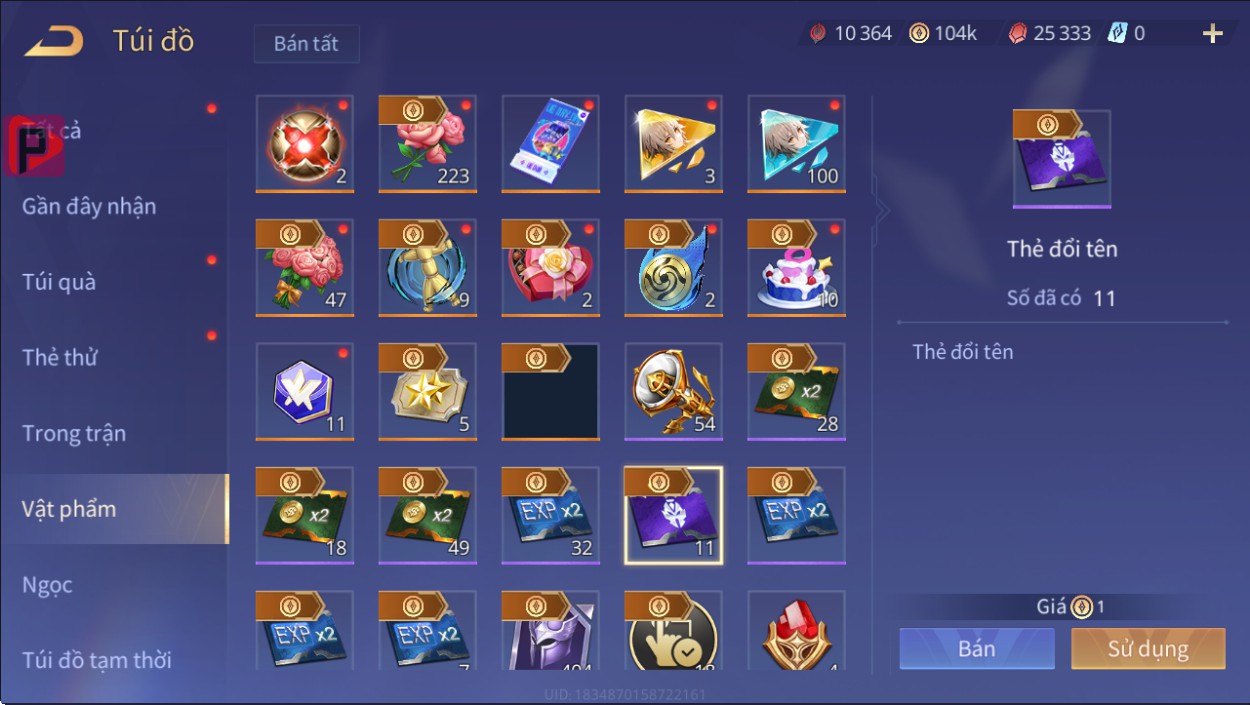Open the Túi đồ tạm thời tab

point(96,660)
